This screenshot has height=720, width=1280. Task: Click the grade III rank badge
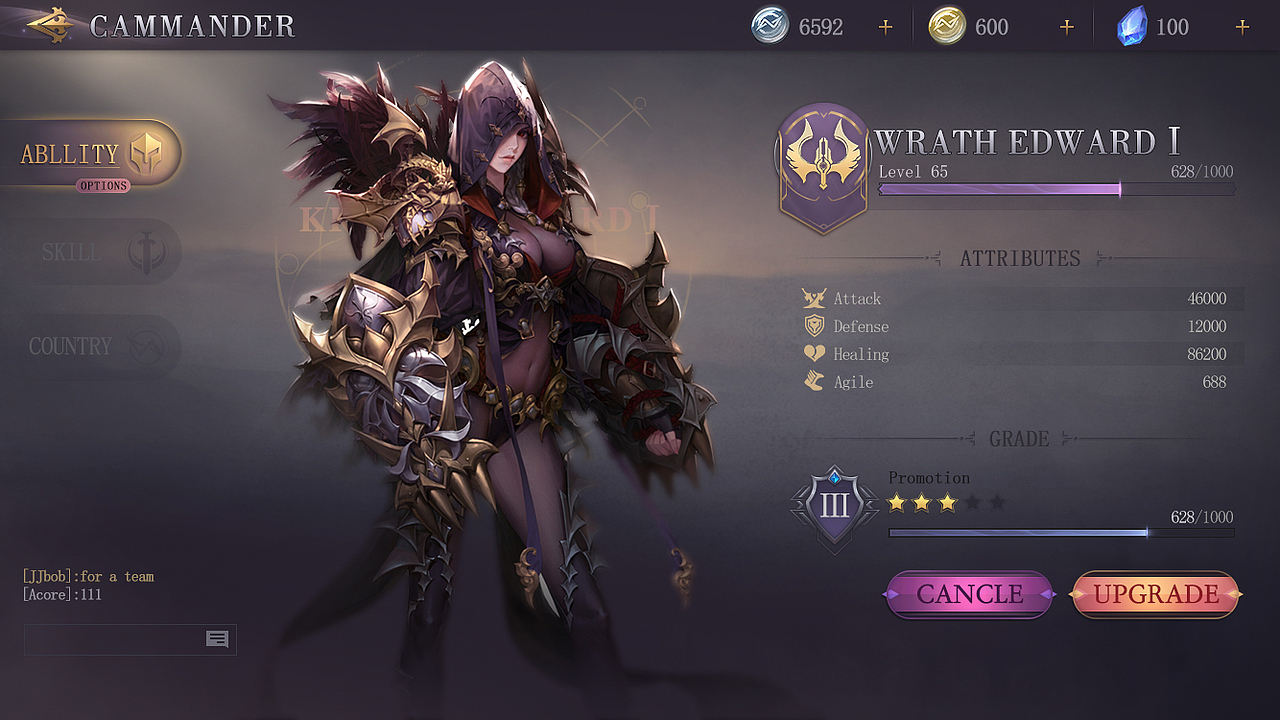pos(834,506)
